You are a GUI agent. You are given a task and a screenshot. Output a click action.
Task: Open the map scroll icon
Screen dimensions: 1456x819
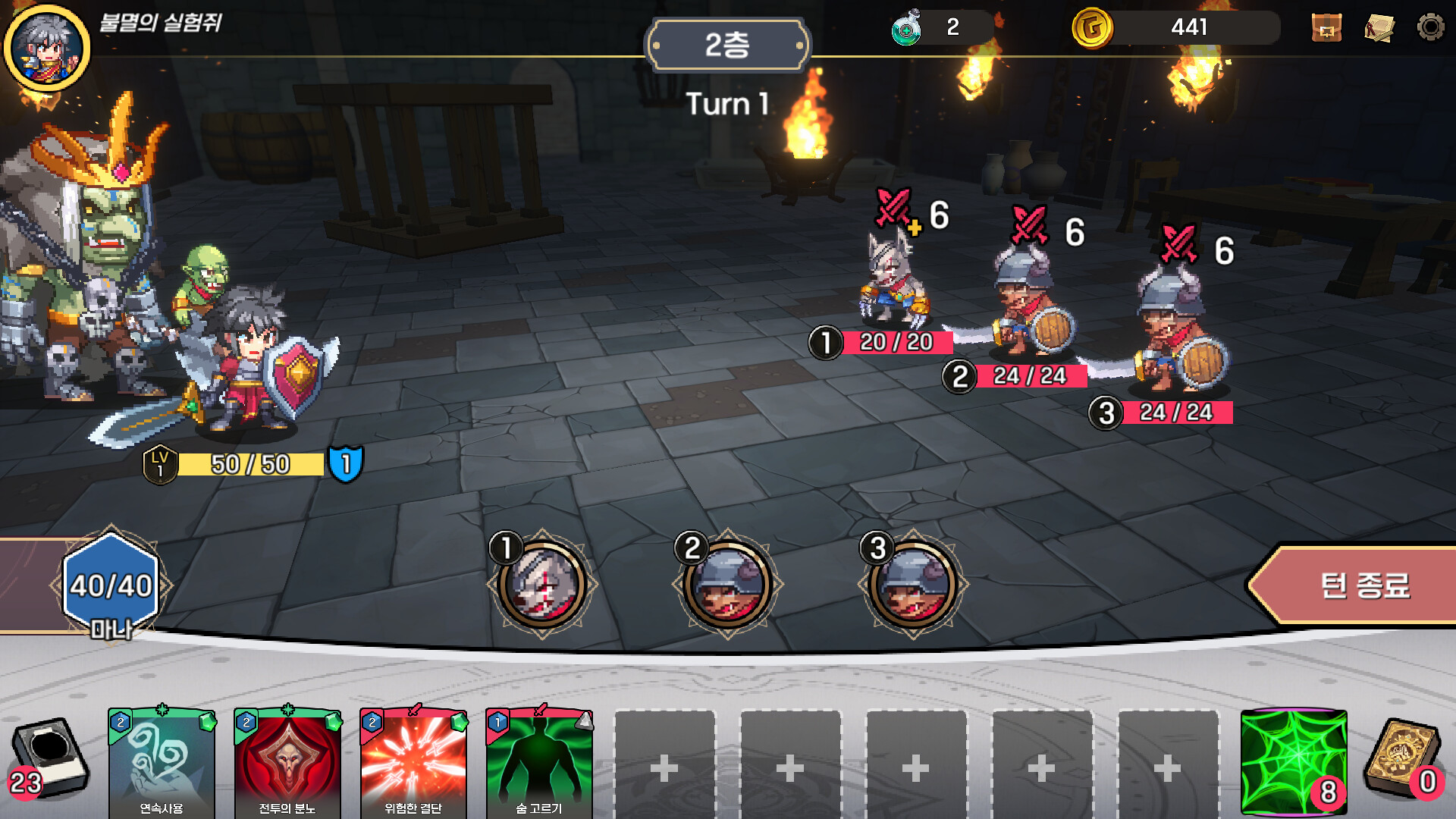tap(1379, 28)
